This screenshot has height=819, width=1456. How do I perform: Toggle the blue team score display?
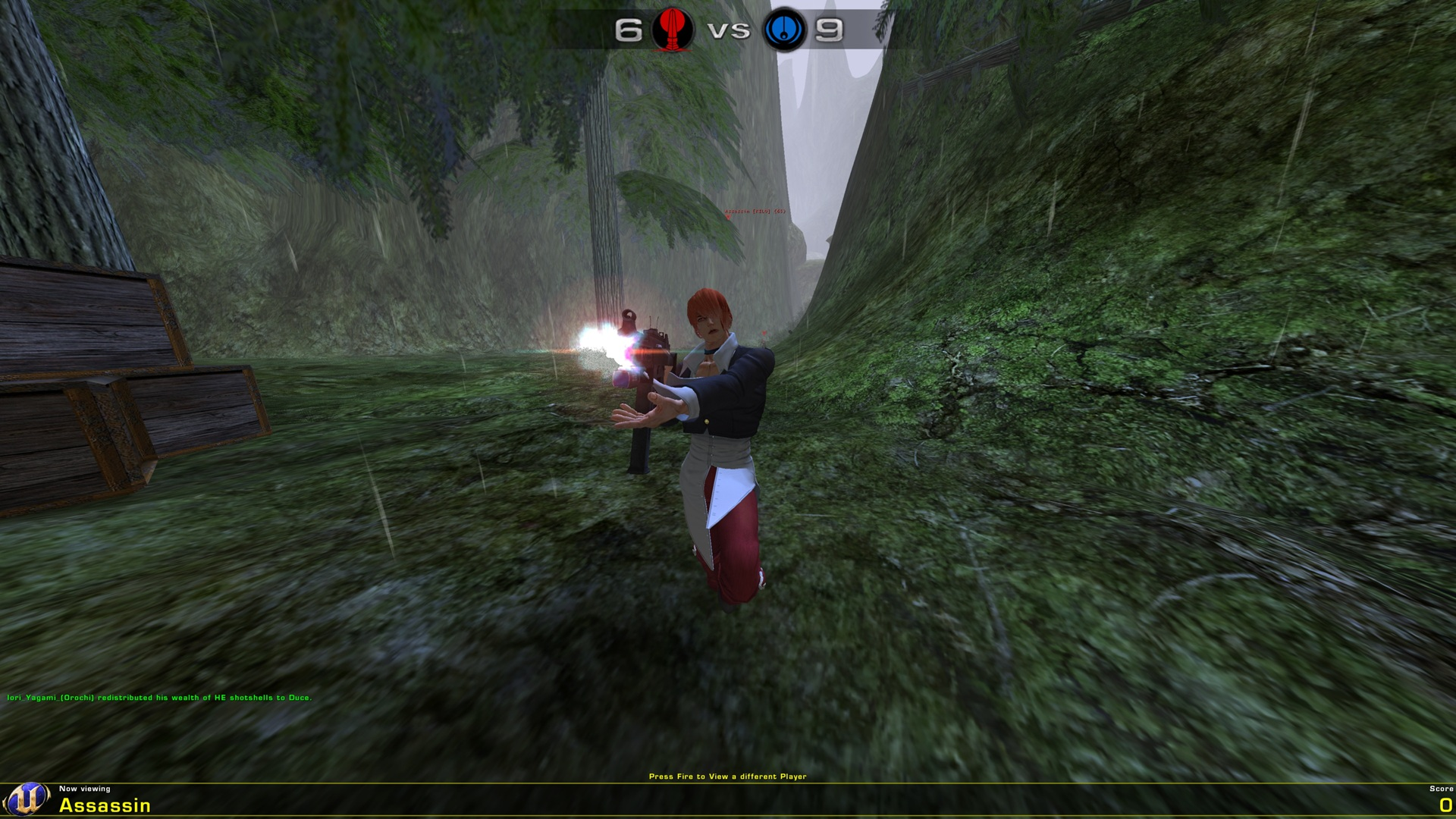[x=830, y=30]
